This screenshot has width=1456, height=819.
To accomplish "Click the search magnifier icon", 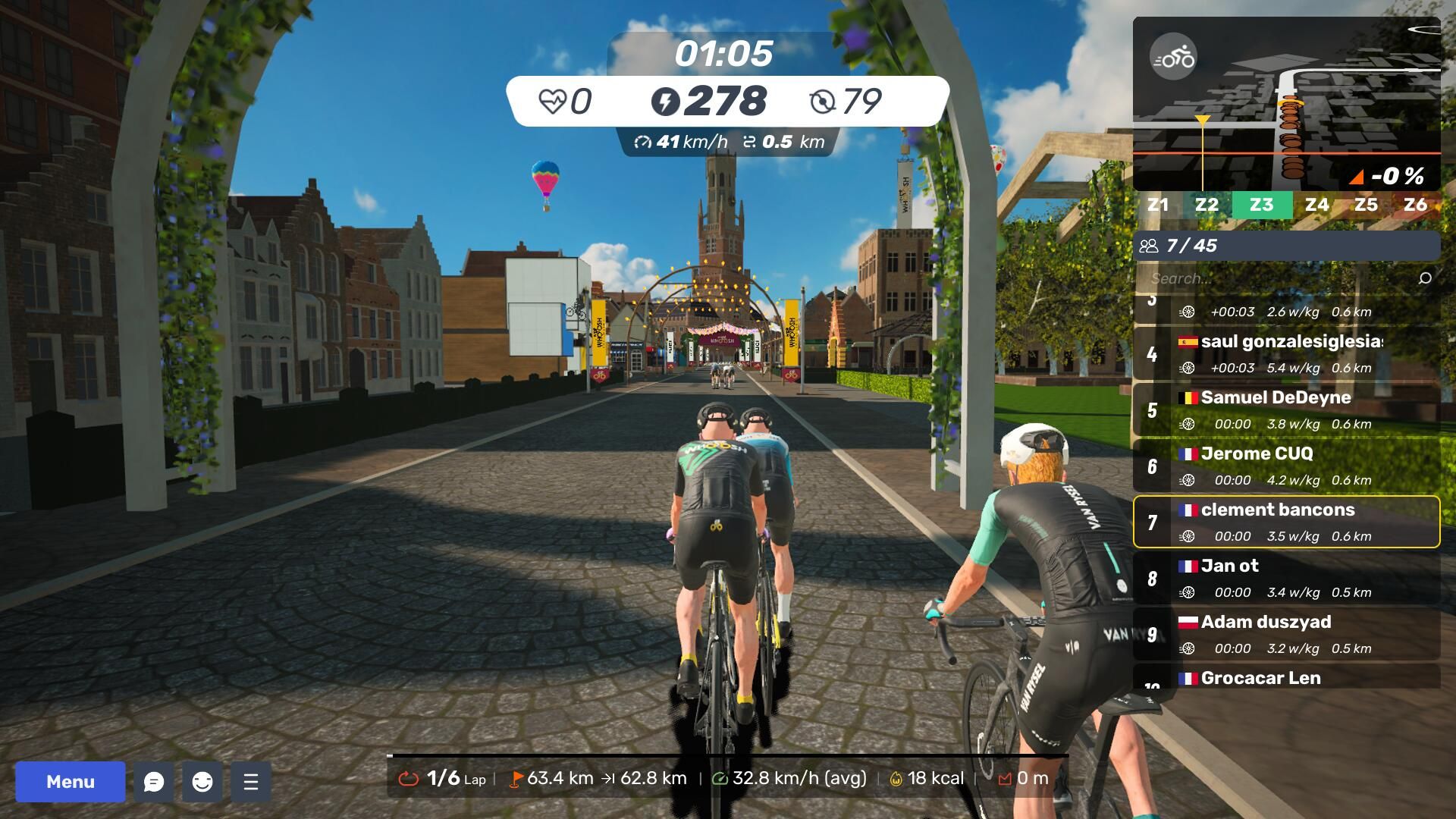I will (x=1425, y=278).
